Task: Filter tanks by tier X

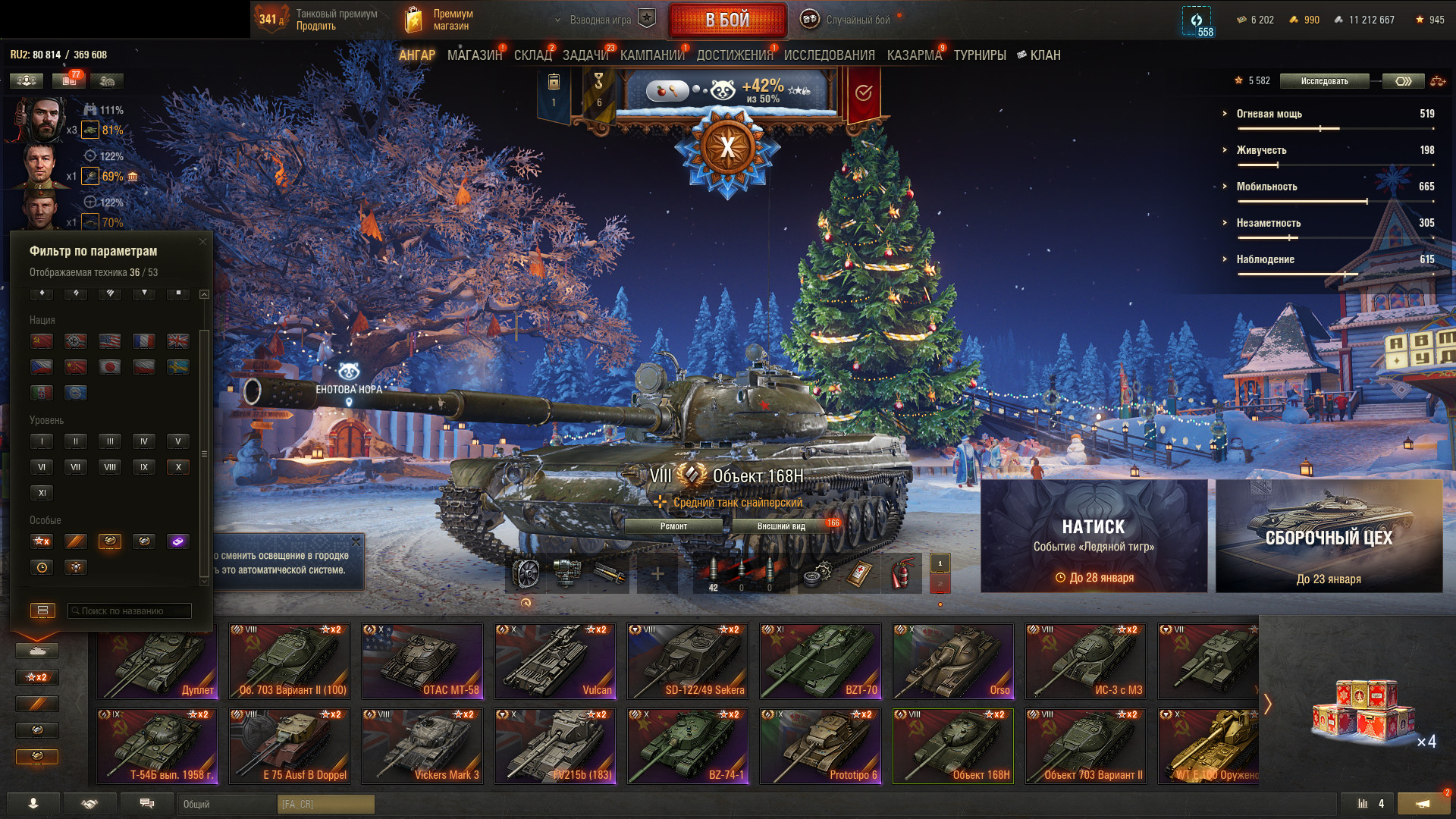Action: 178,467
